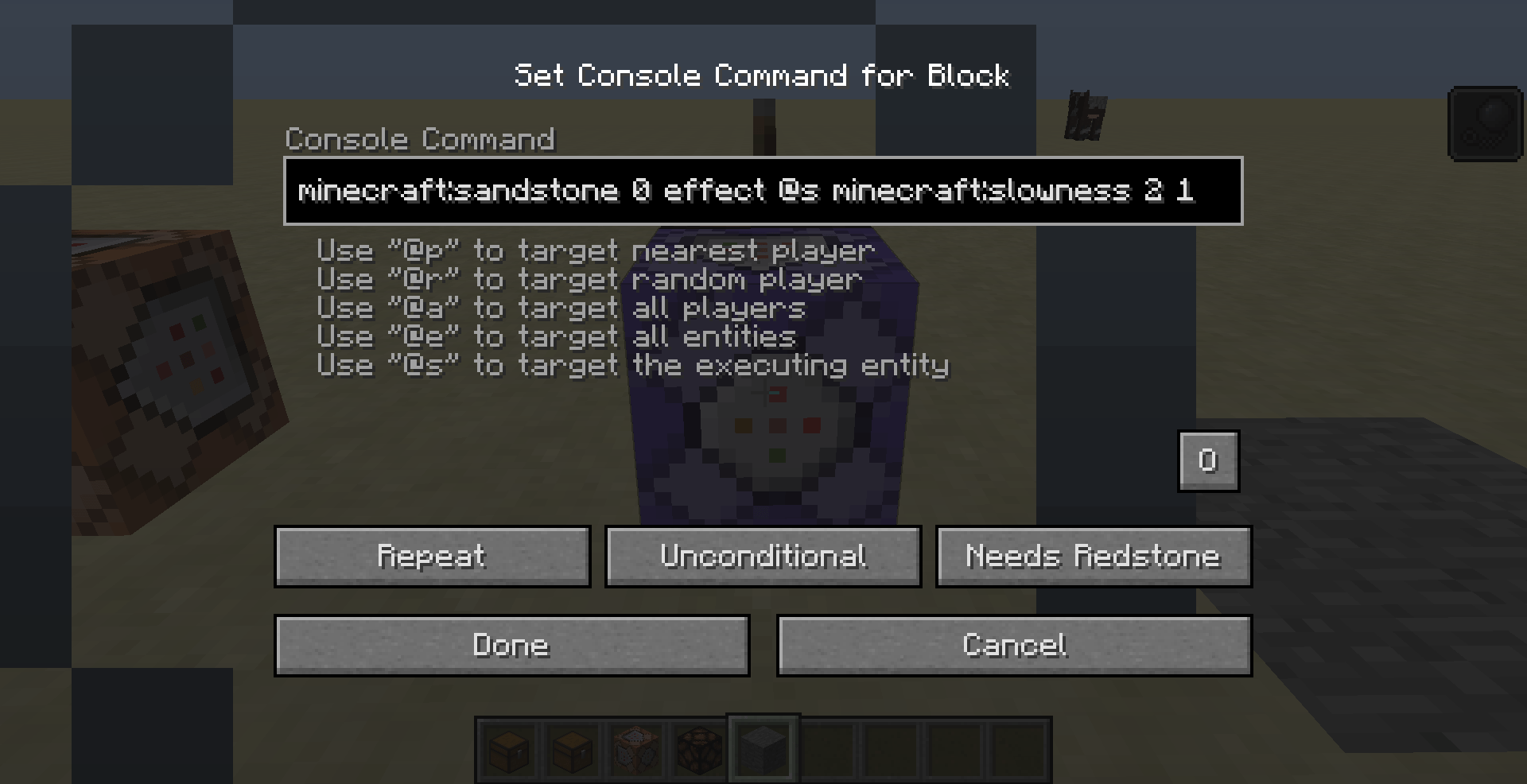Toggle Unconditional to Conditional
The height and width of the screenshot is (784, 1527).
click(763, 557)
